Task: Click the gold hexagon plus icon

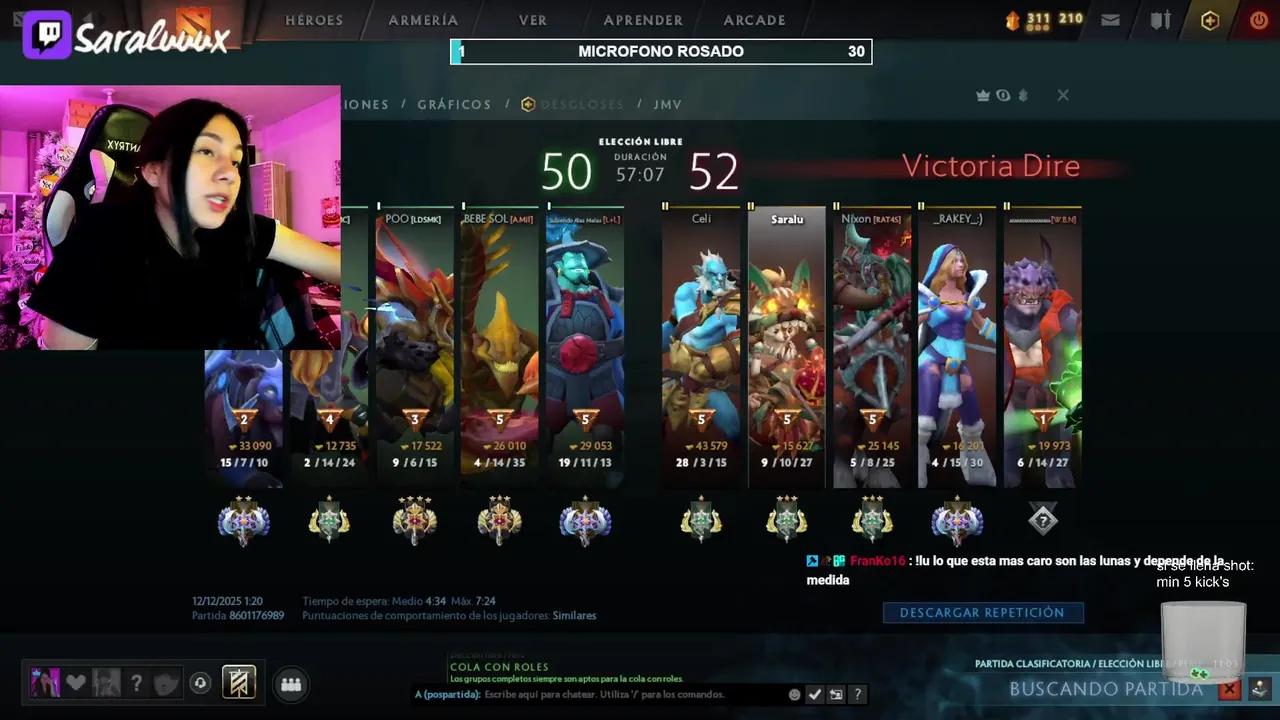Action: coord(1210,20)
